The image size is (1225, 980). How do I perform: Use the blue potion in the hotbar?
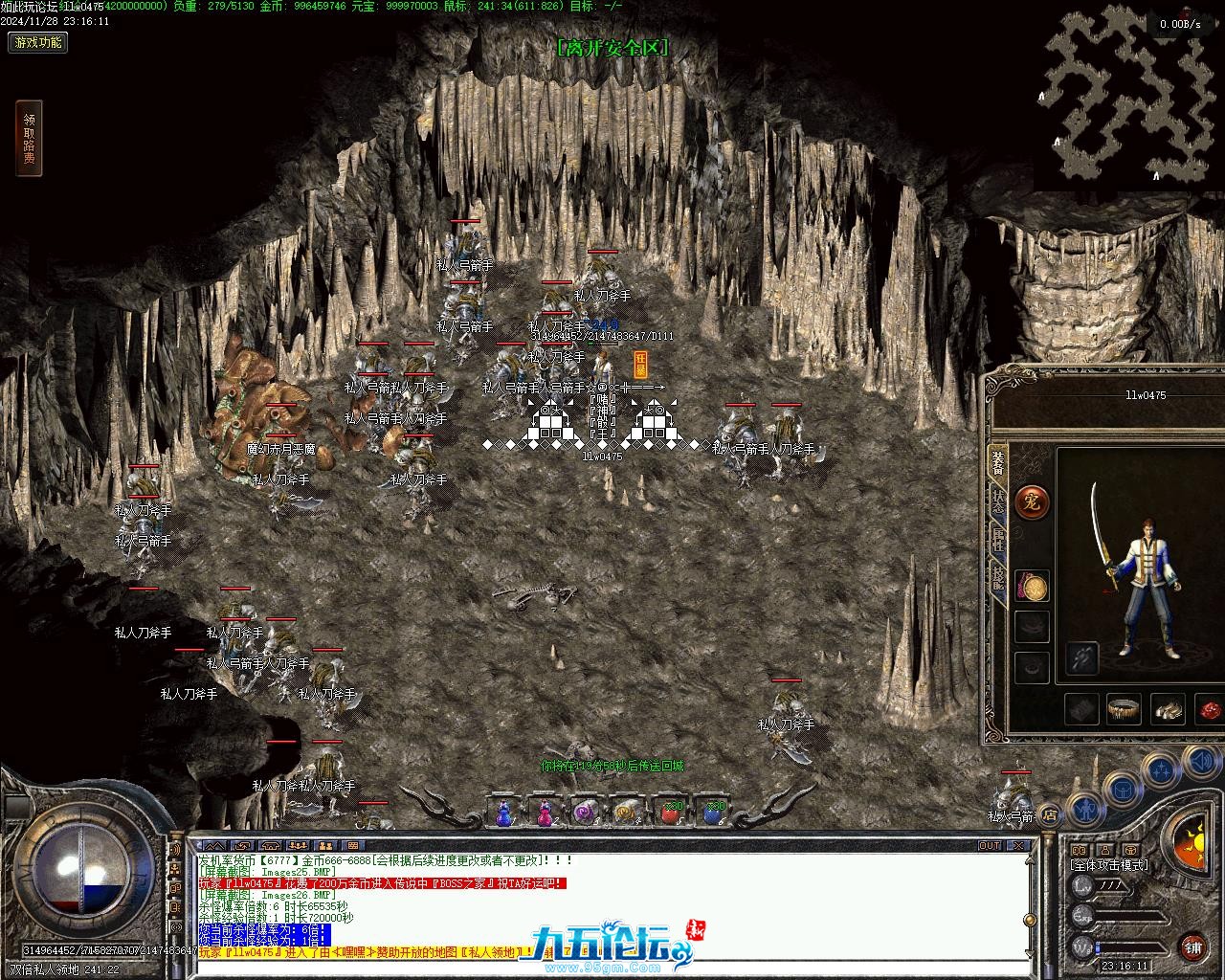[x=503, y=812]
